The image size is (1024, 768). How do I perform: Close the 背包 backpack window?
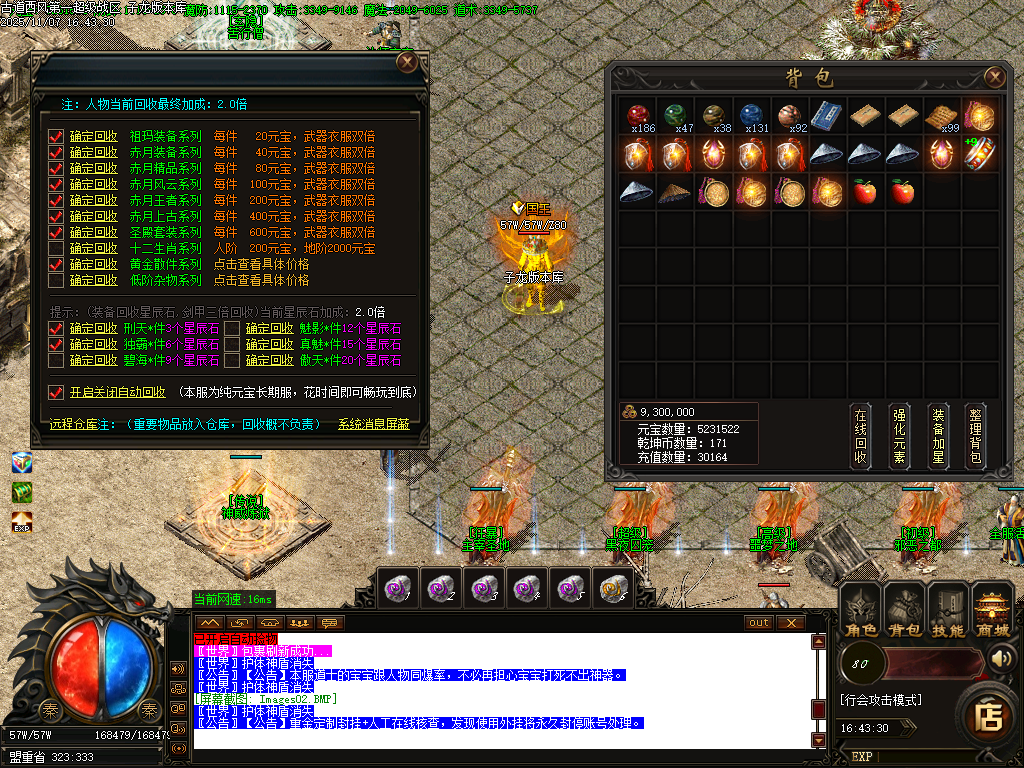click(994, 77)
